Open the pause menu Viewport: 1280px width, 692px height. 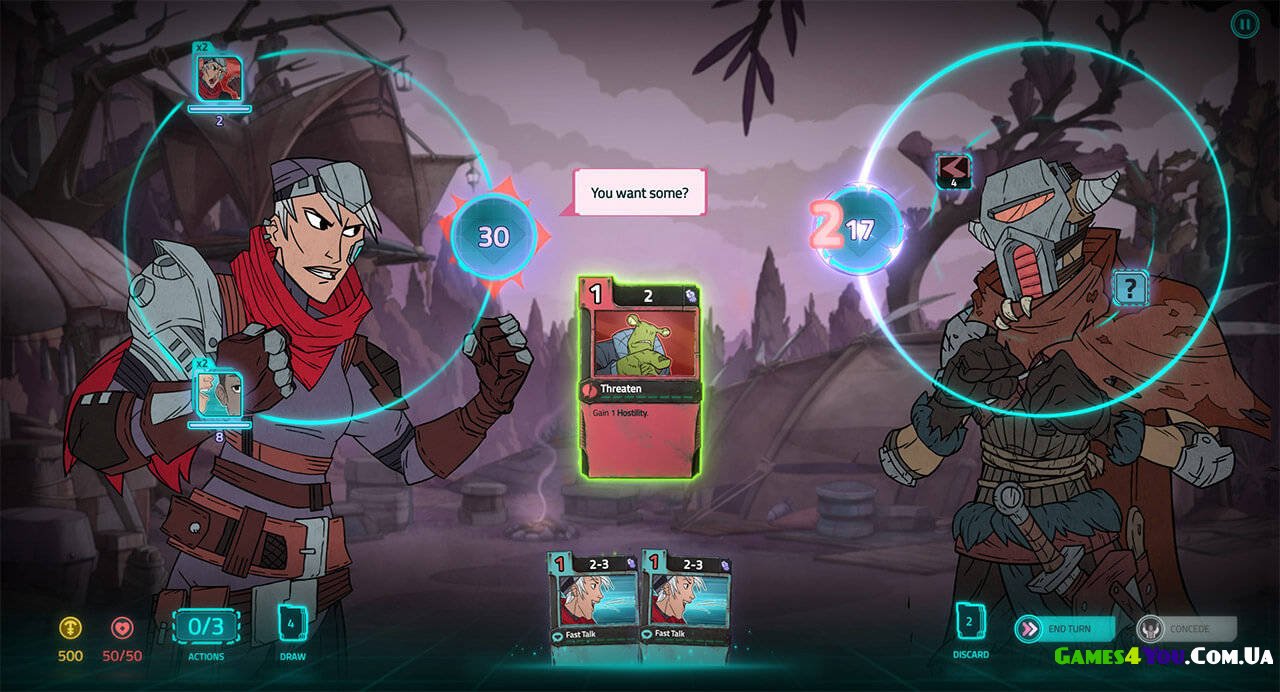(1244, 24)
